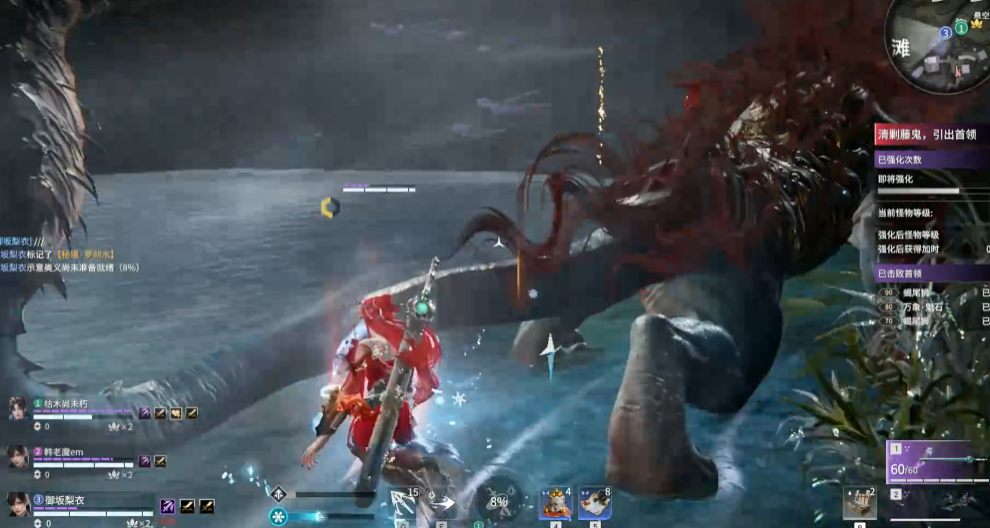This screenshot has height=528, width=990.
Task: Trigger the dash arrow skill icon
Action: pos(443,503)
